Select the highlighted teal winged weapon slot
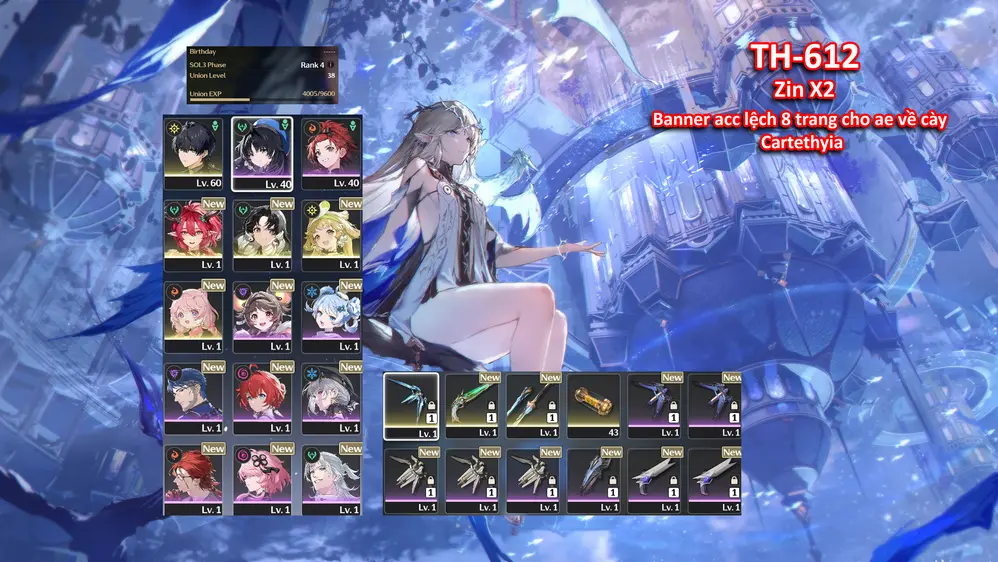 [411, 405]
